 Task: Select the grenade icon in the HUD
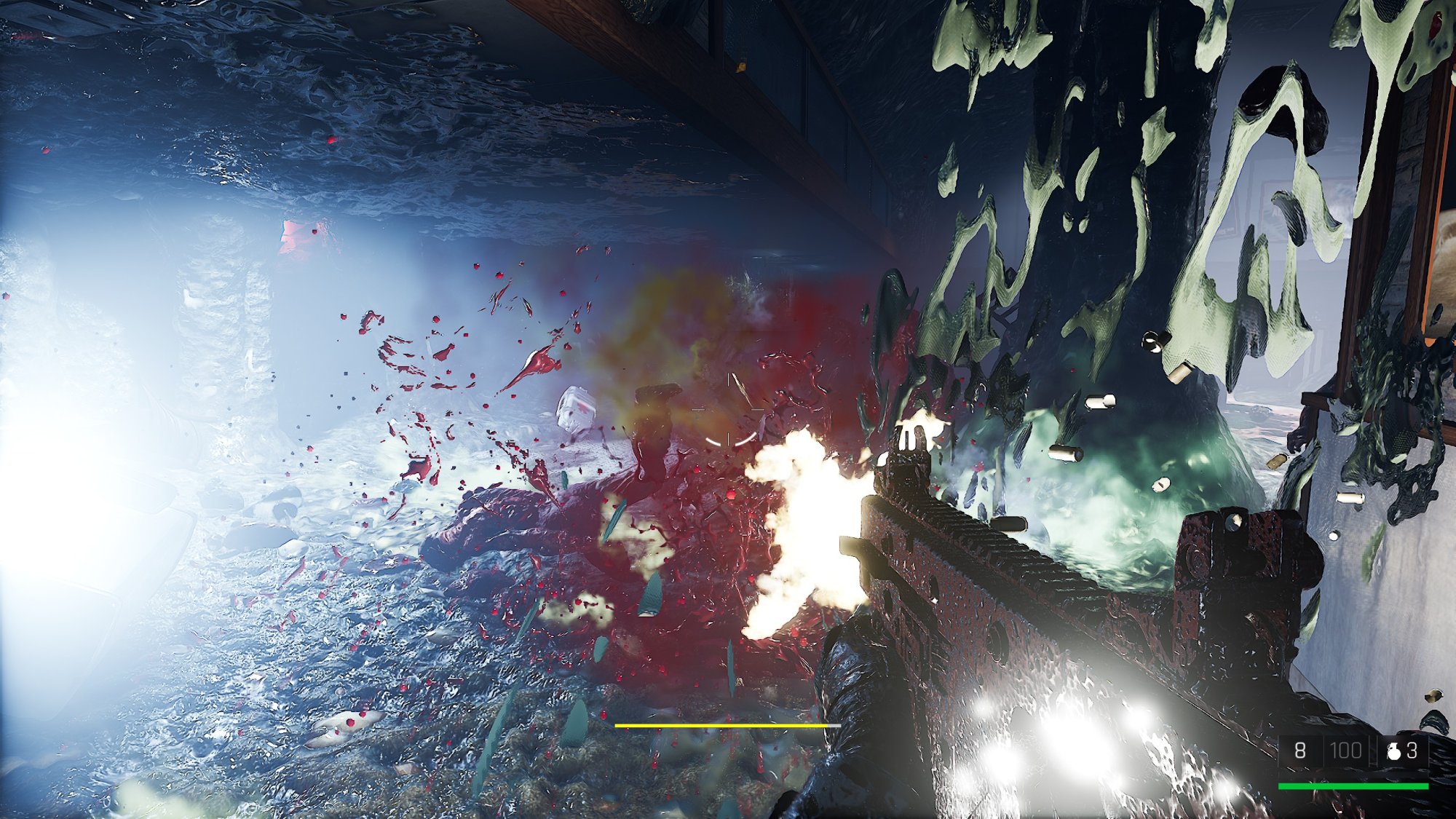pyautogui.click(x=1393, y=751)
